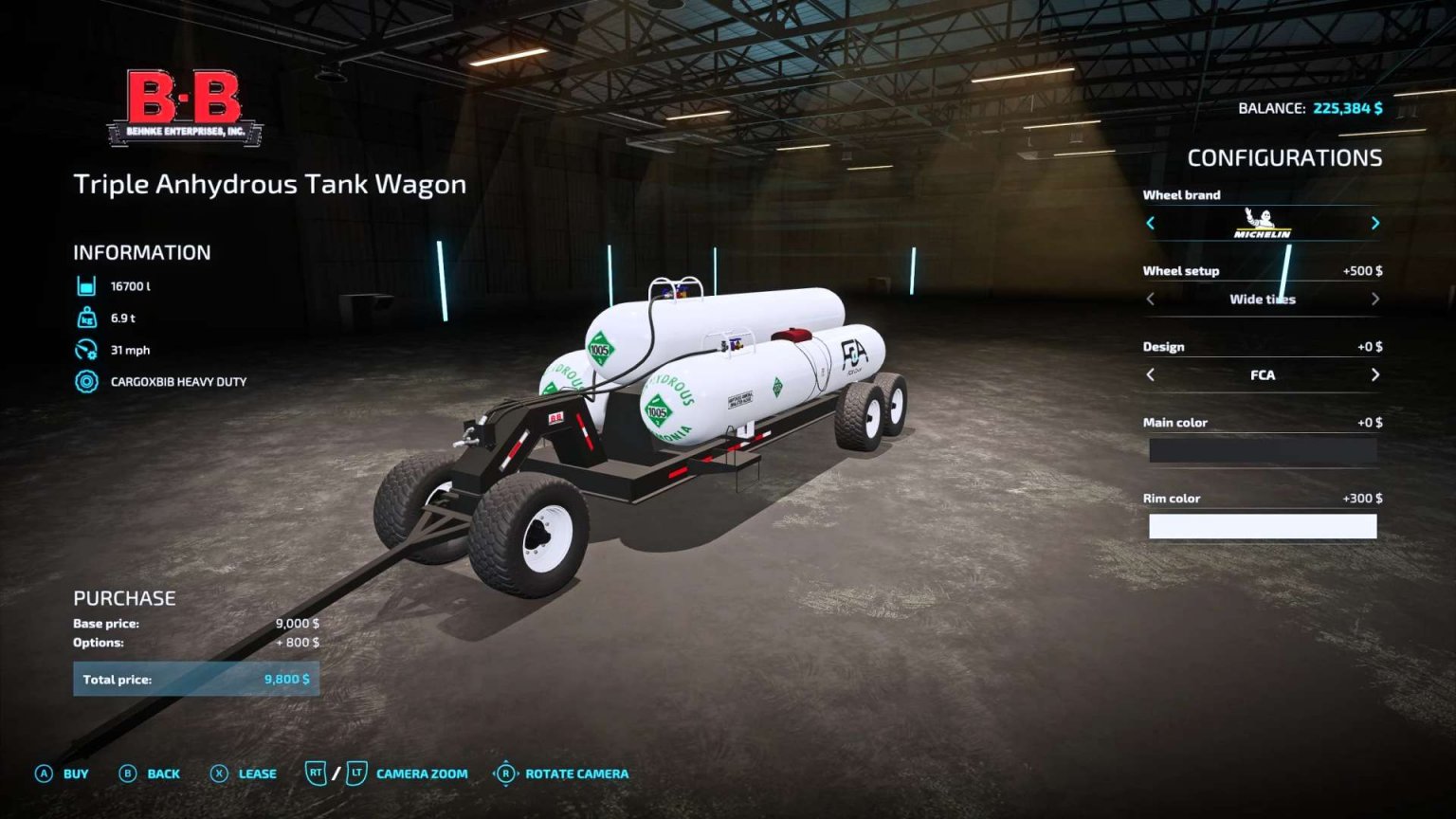
Task: Click the right arrow under Wheel brand
Action: (1375, 223)
